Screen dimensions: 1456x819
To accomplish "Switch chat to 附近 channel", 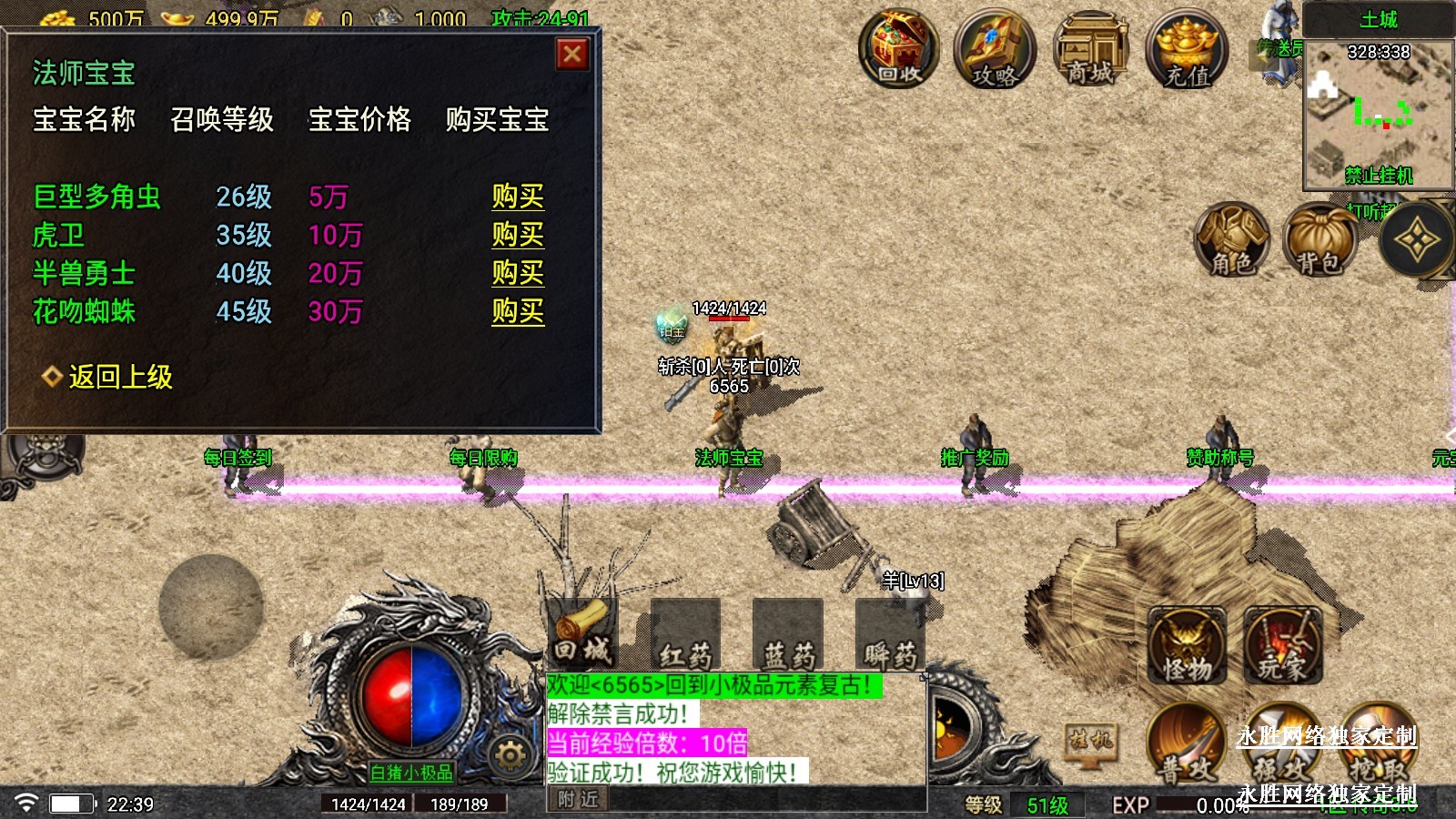I will coord(579,799).
